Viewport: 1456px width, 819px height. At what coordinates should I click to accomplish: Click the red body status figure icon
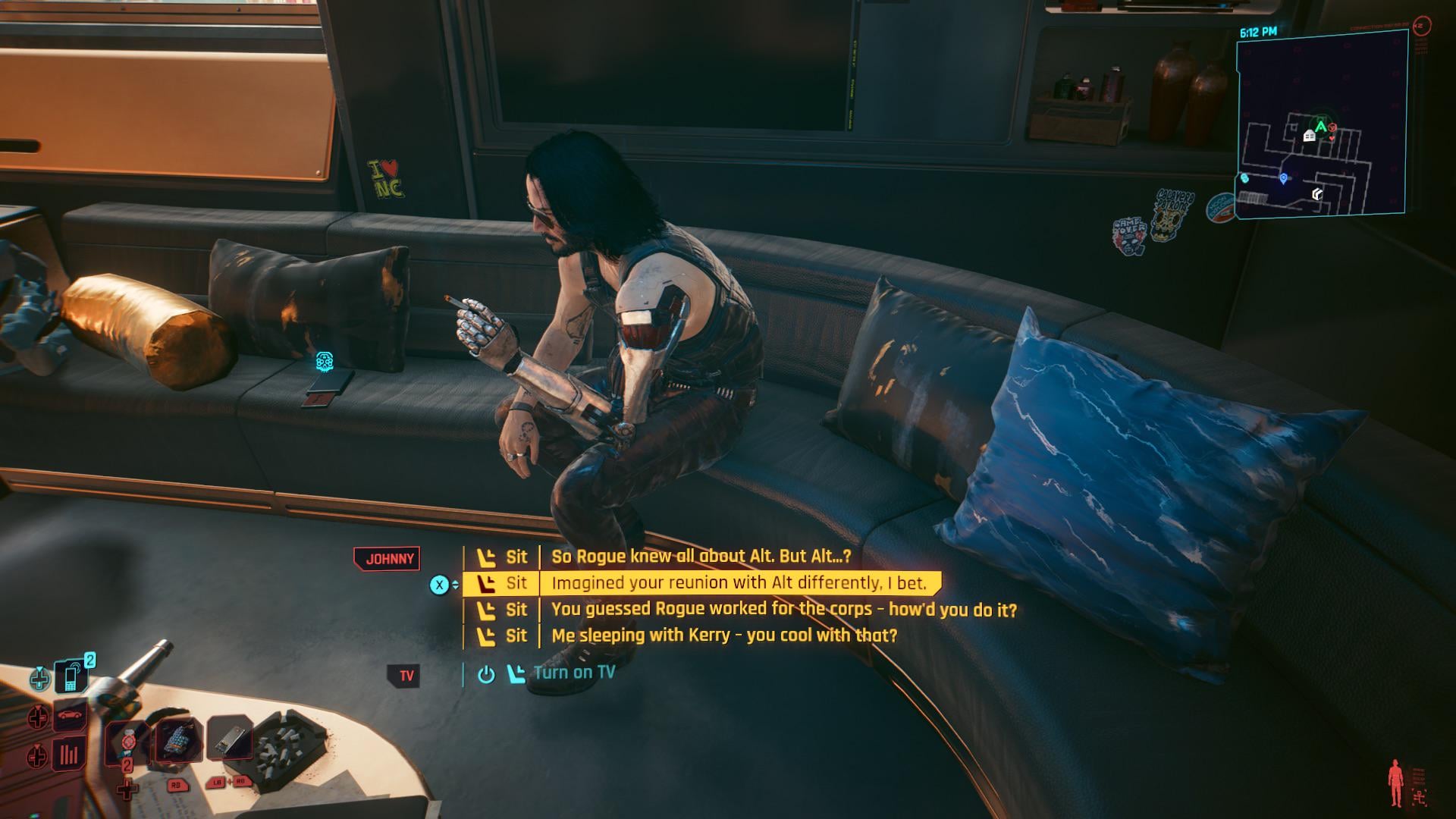pos(1395,783)
